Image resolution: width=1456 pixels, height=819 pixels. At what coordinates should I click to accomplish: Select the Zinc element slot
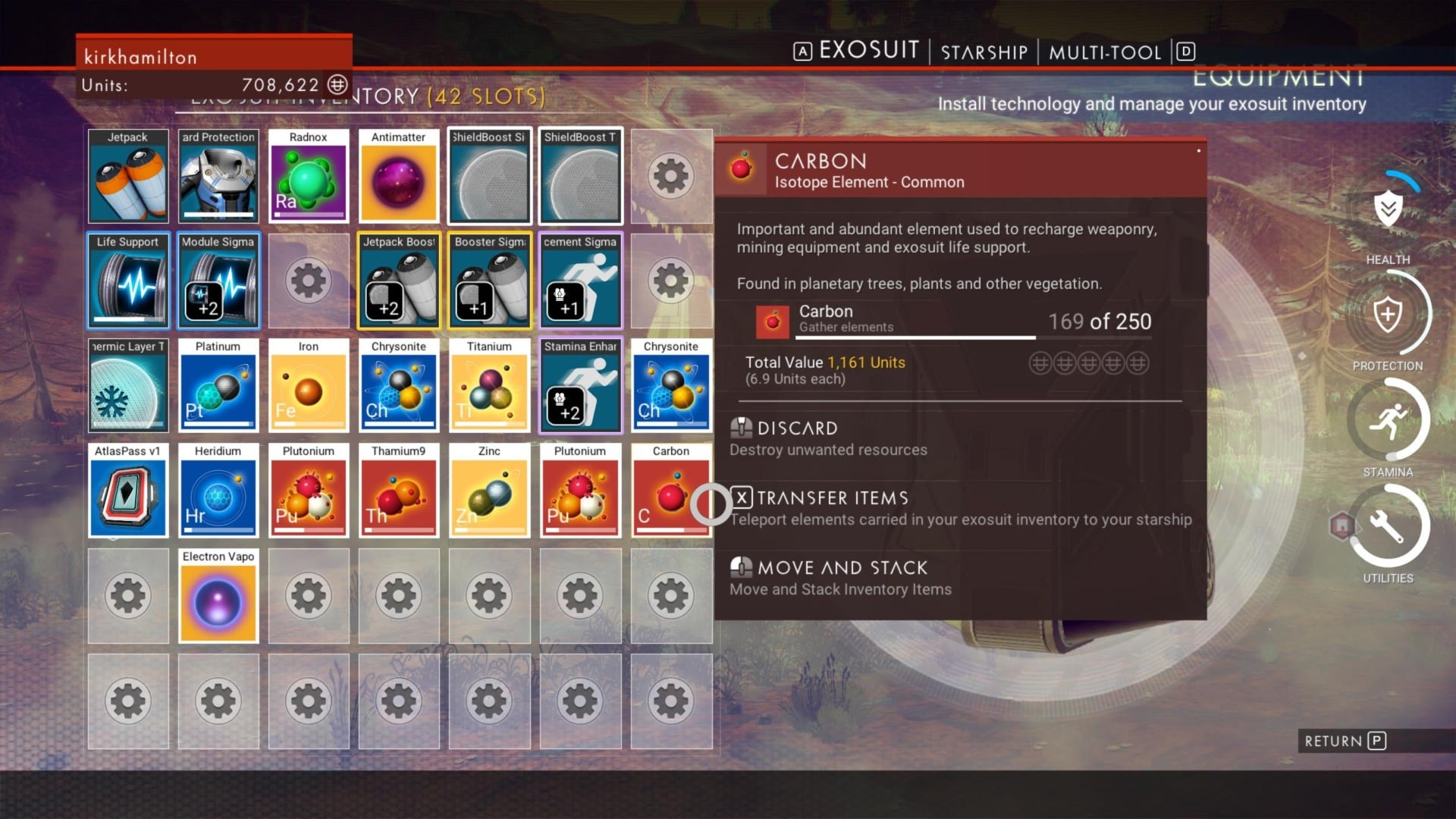coord(489,491)
